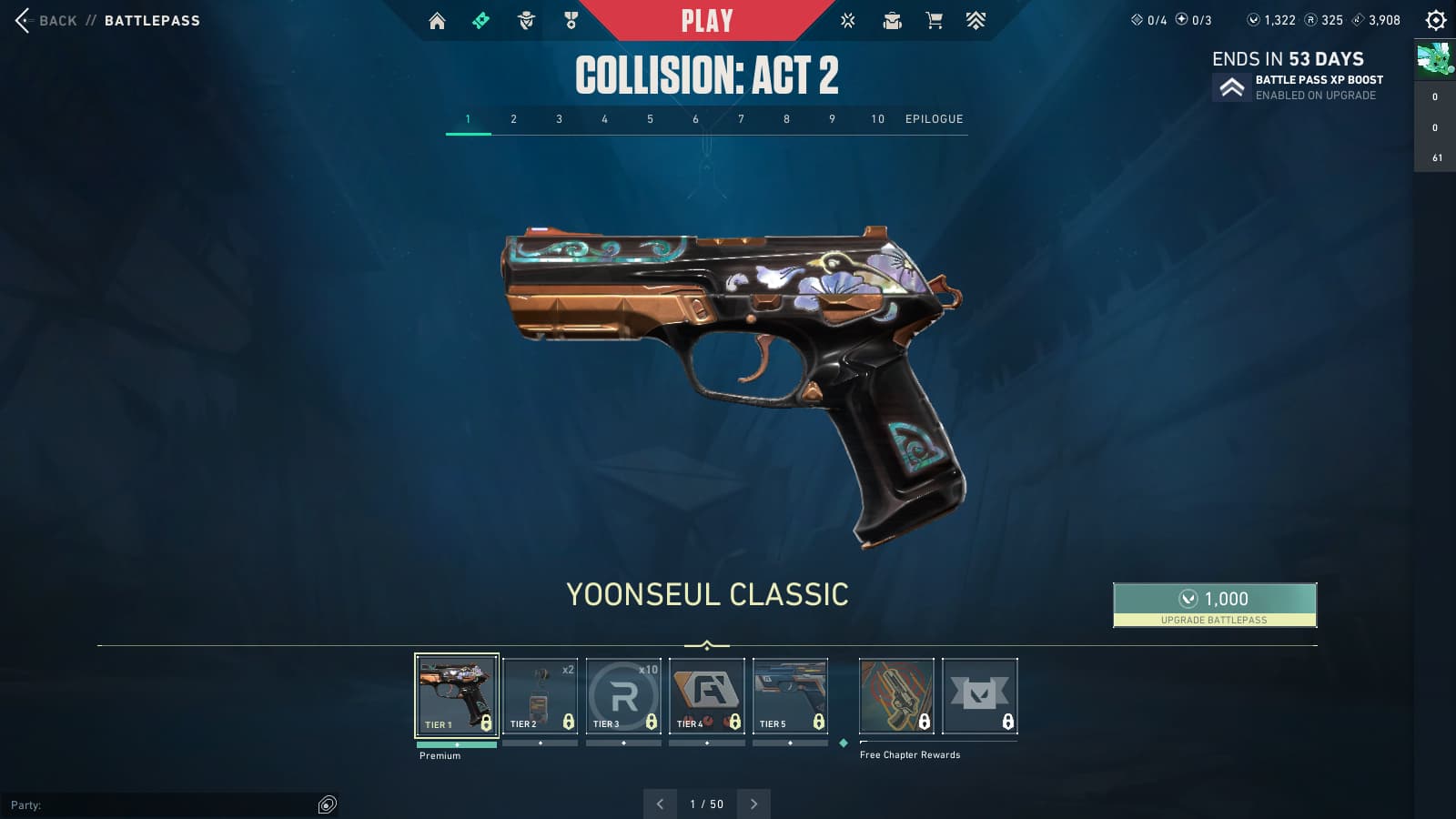
Task: Select the free chapter revolver reward
Action: 896,695
